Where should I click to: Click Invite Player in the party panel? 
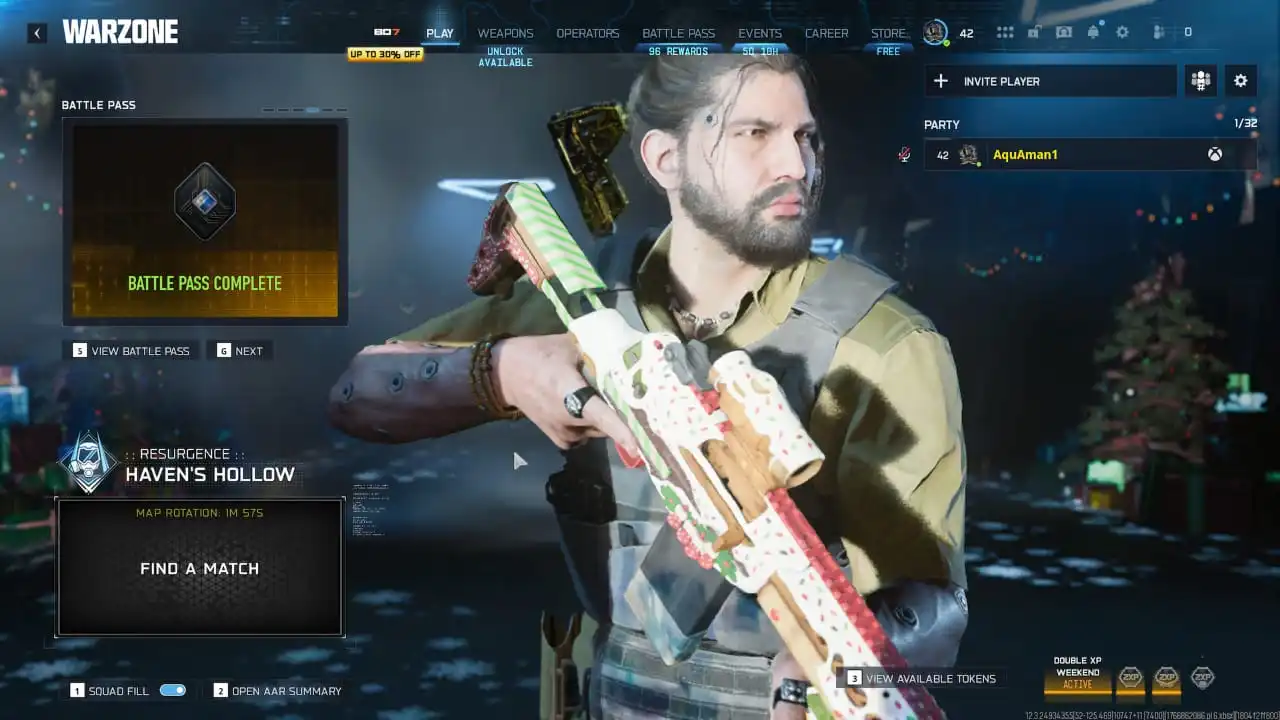pyautogui.click(x=1050, y=81)
